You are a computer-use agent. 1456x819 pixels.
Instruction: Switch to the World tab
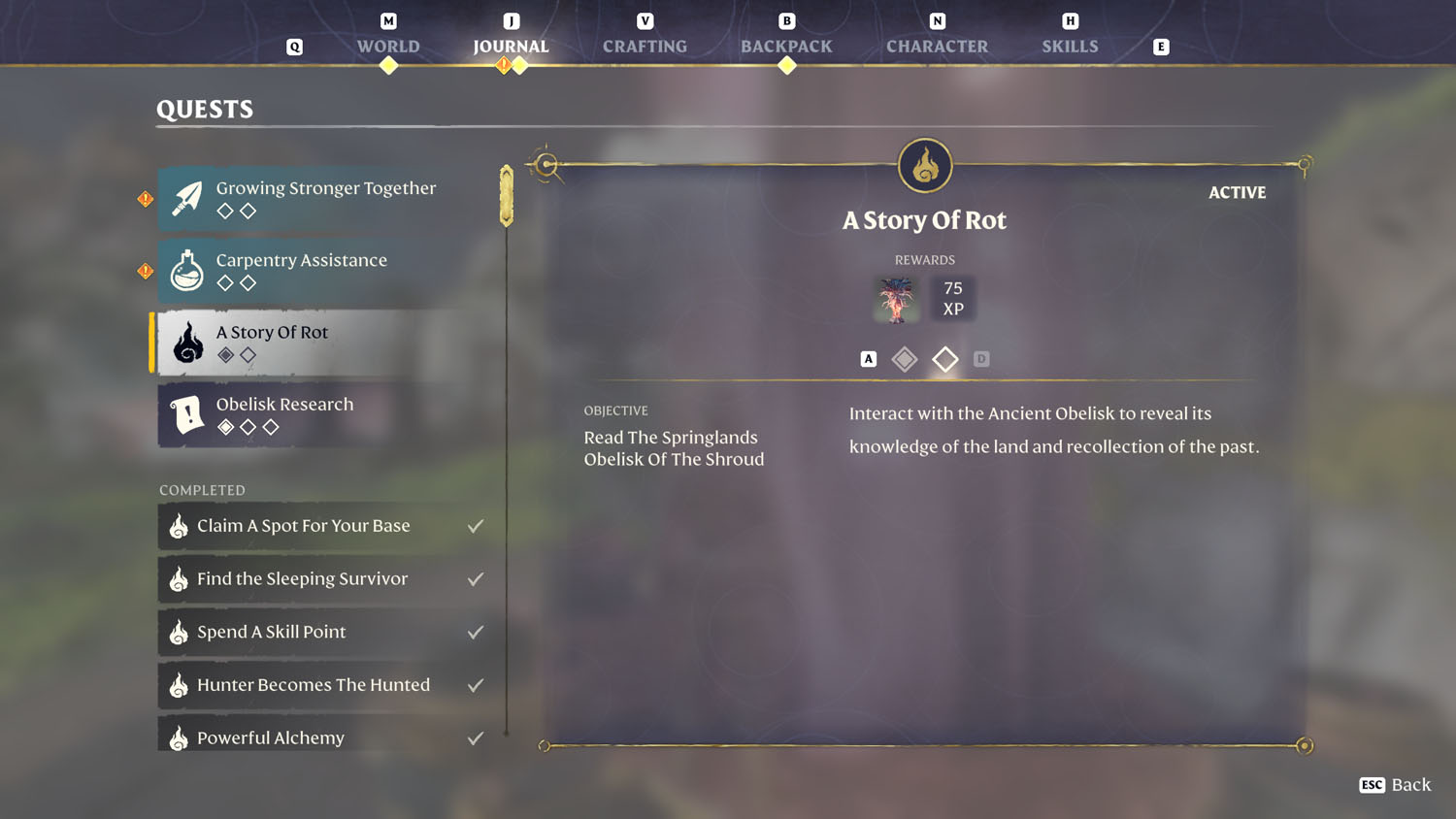(388, 46)
